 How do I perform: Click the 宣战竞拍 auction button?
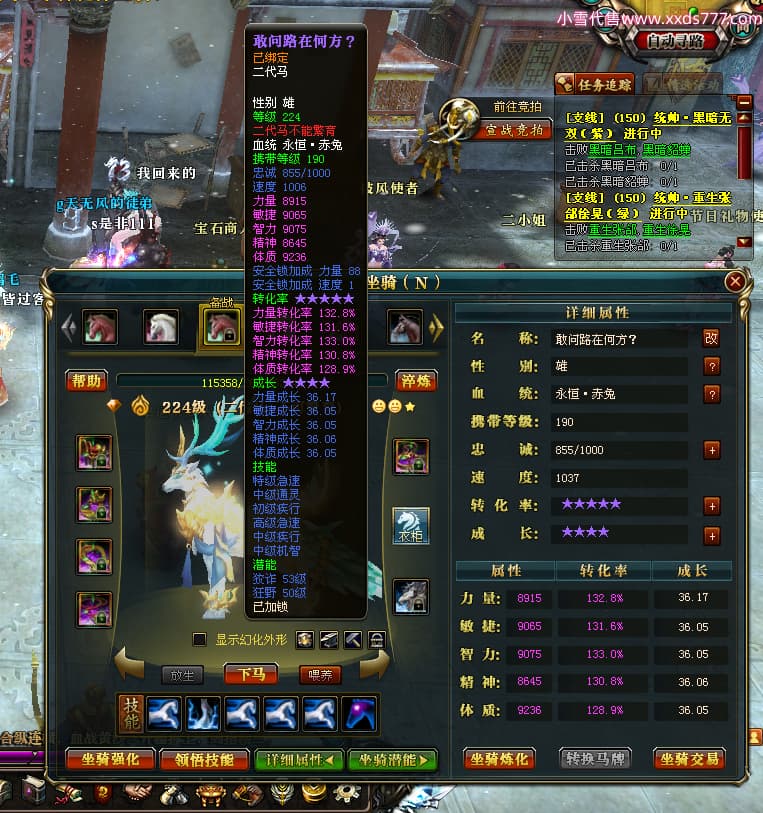515,130
